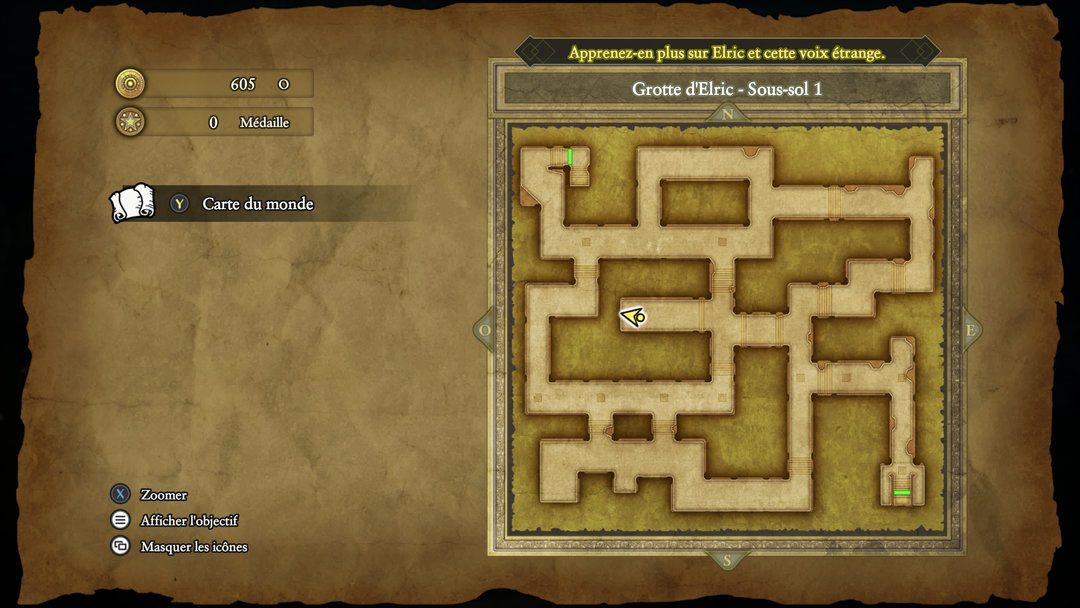Select the Zoomer map option
1080x608 pixels.
pyautogui.click(x=163, y=494)
